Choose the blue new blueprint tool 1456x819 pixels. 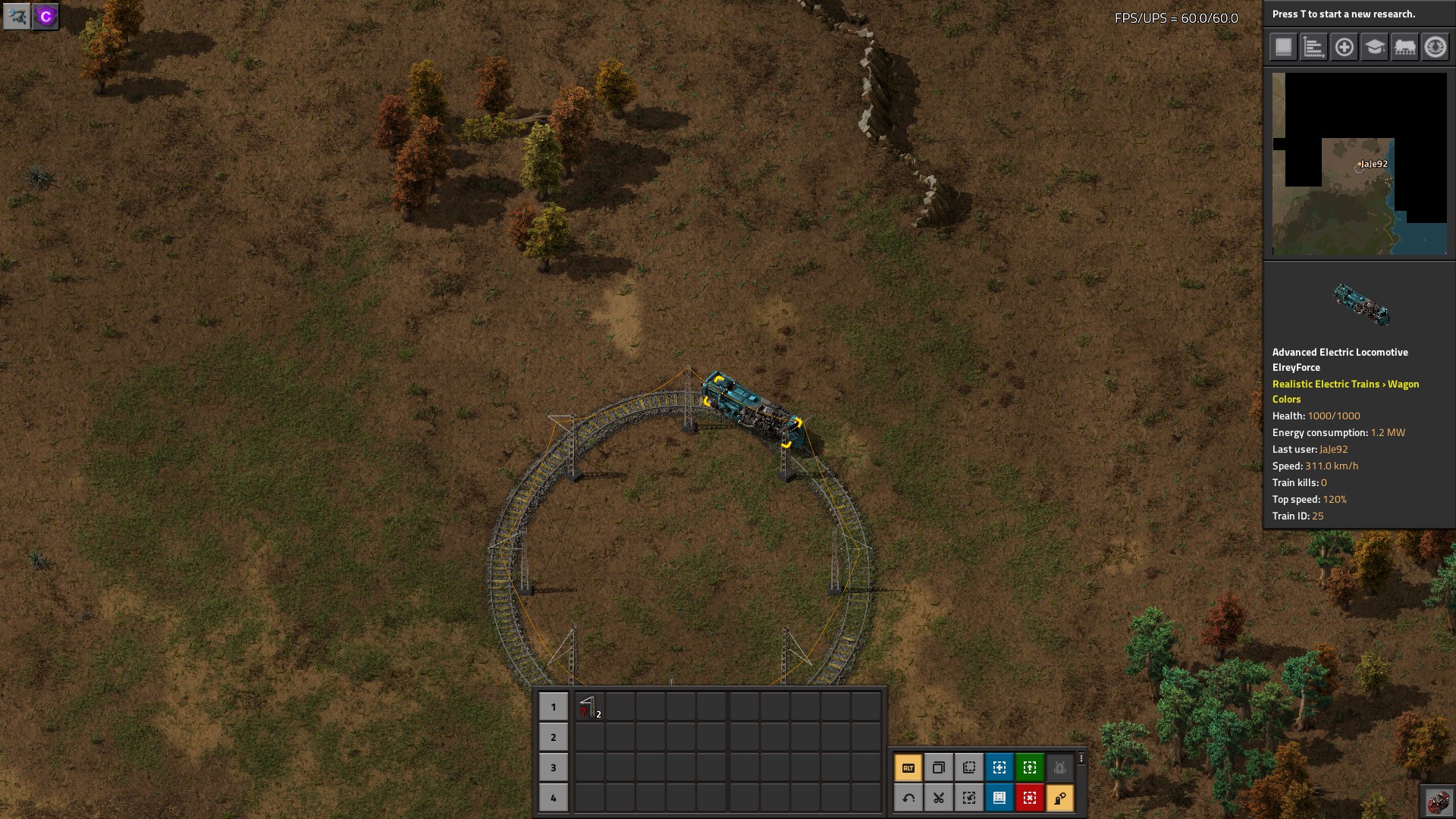coord(999,767)
